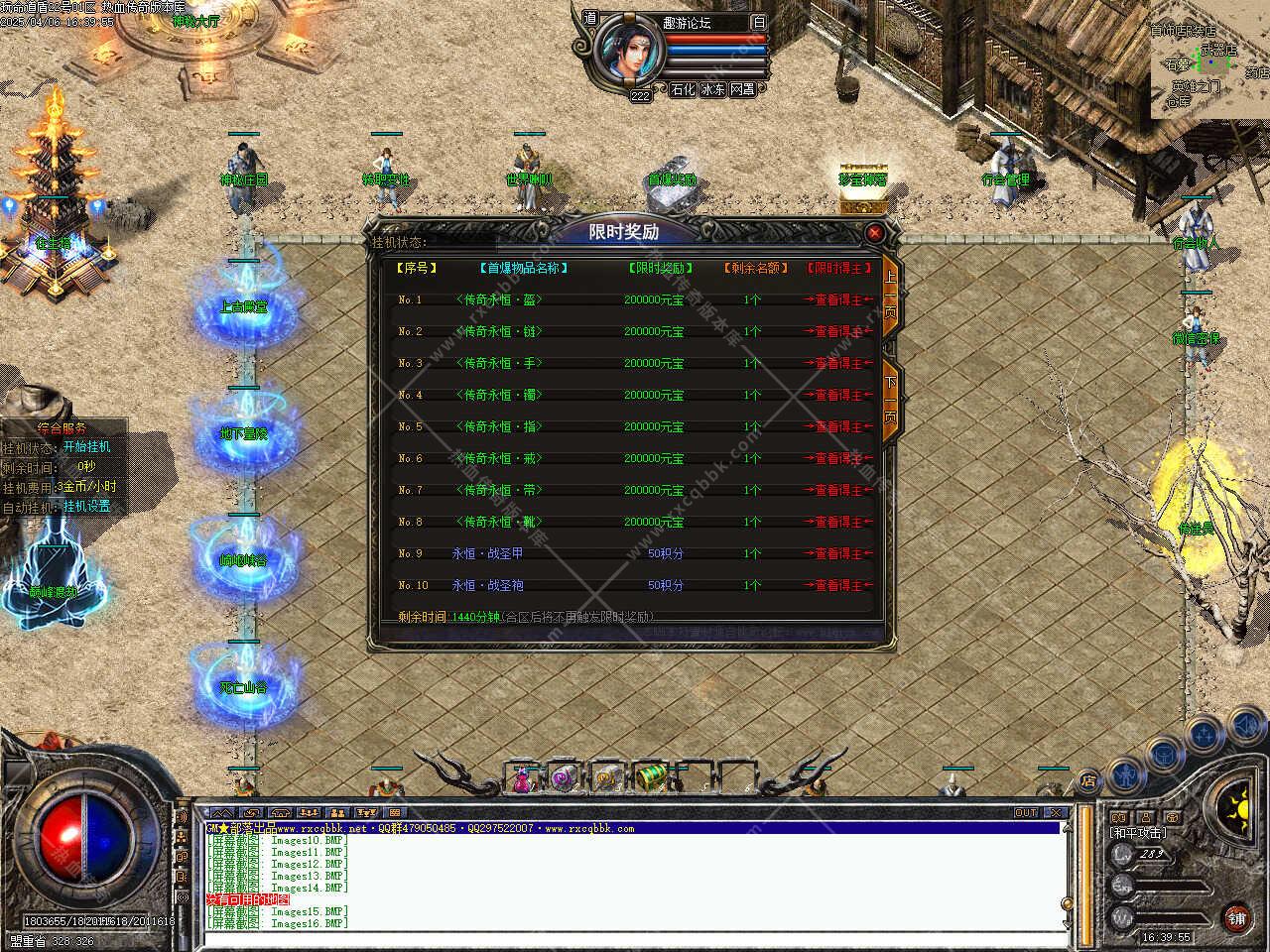
Task: Use the red potion in the hotbar
Action: tap(522, 779)
